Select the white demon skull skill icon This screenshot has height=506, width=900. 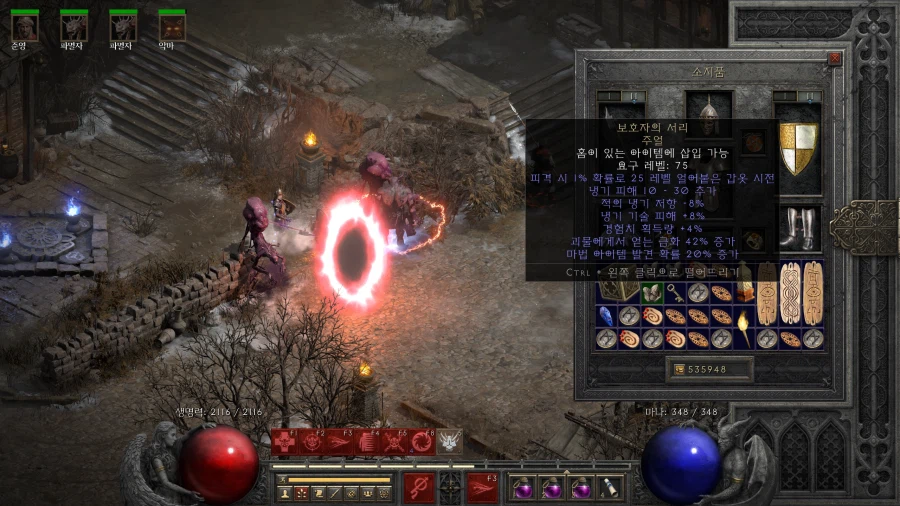[449, 441]
